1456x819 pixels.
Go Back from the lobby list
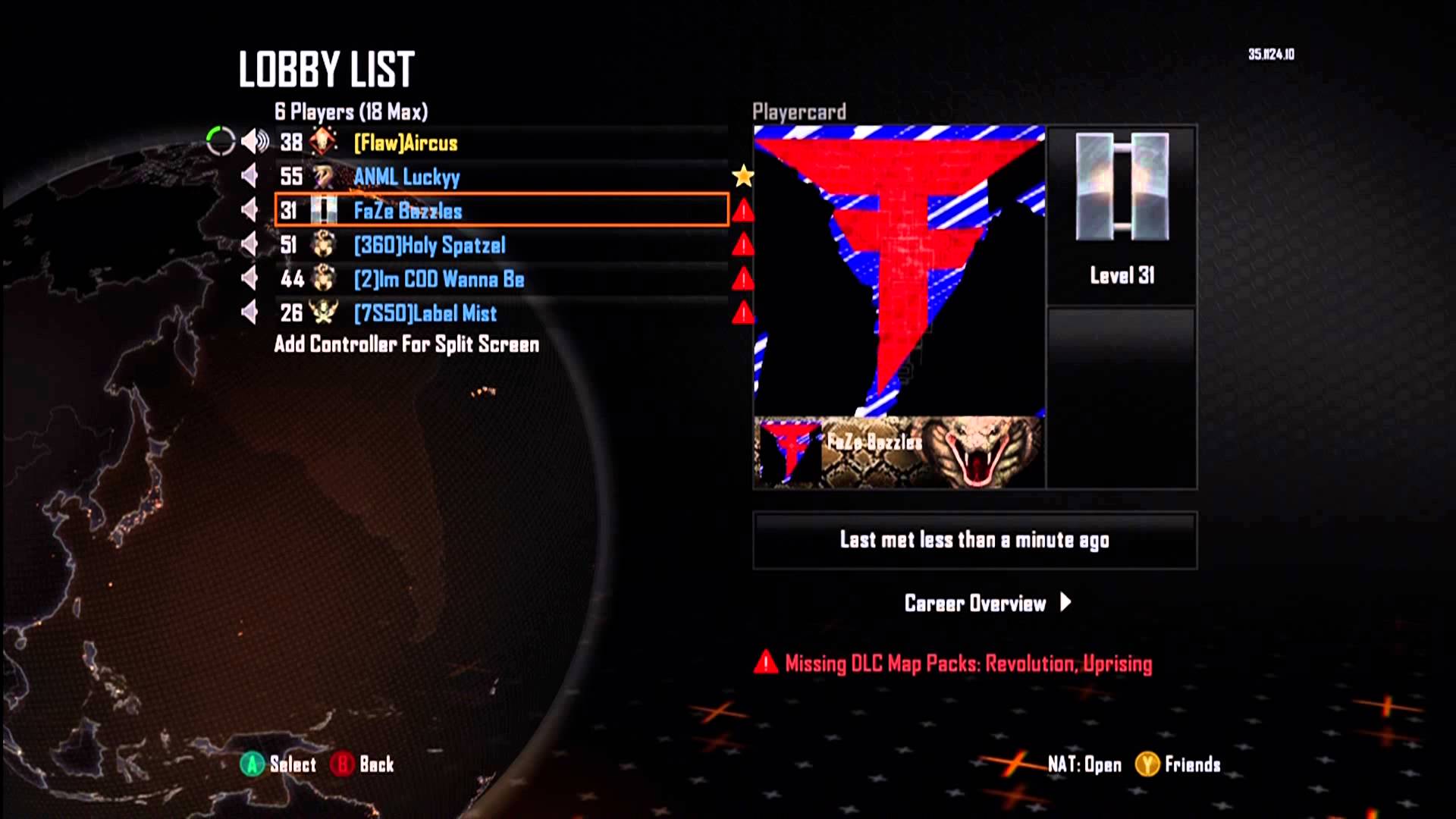point(362,764)
